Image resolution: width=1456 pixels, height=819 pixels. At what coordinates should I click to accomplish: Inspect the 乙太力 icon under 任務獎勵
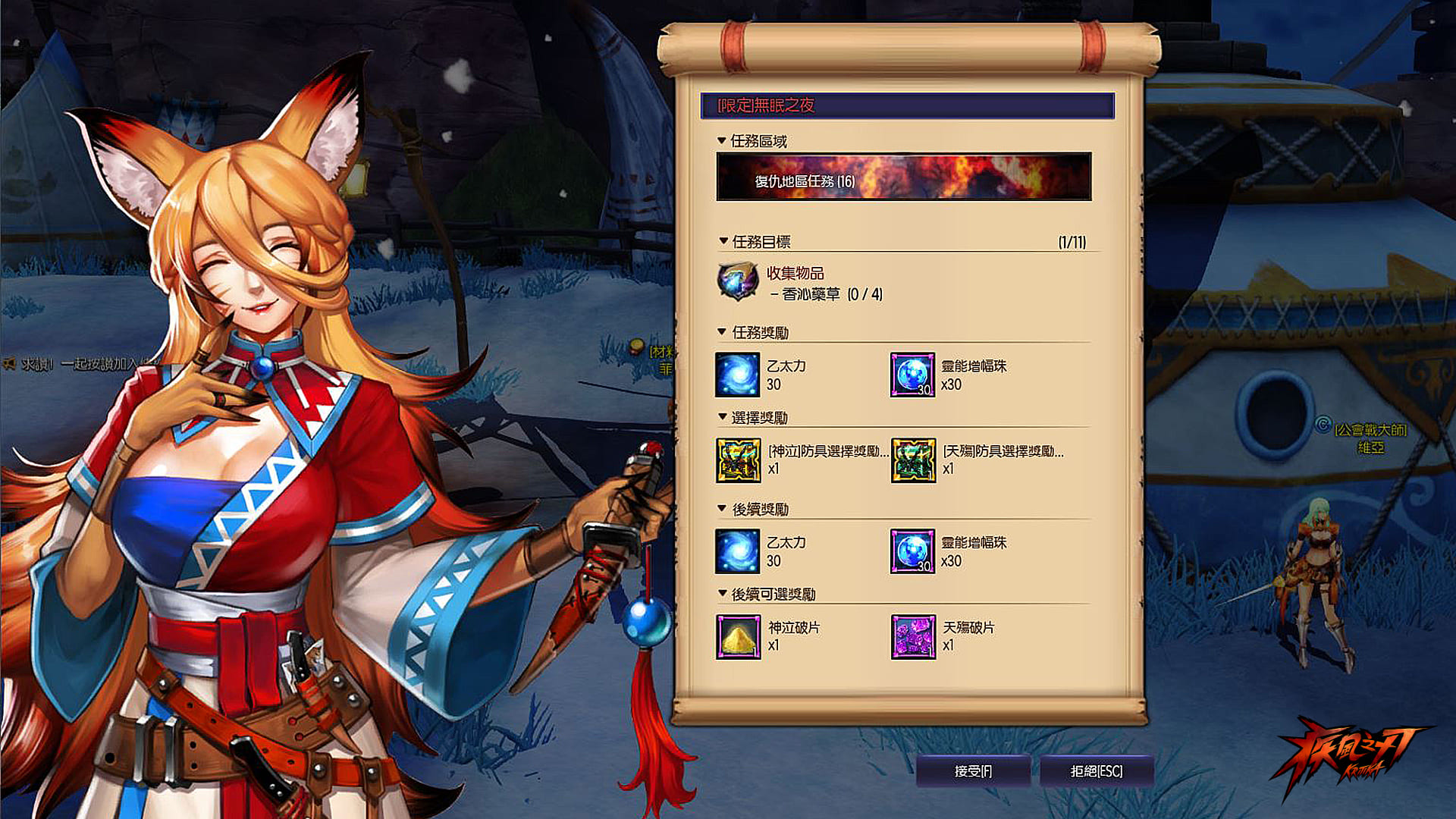[x=737, y=375]
